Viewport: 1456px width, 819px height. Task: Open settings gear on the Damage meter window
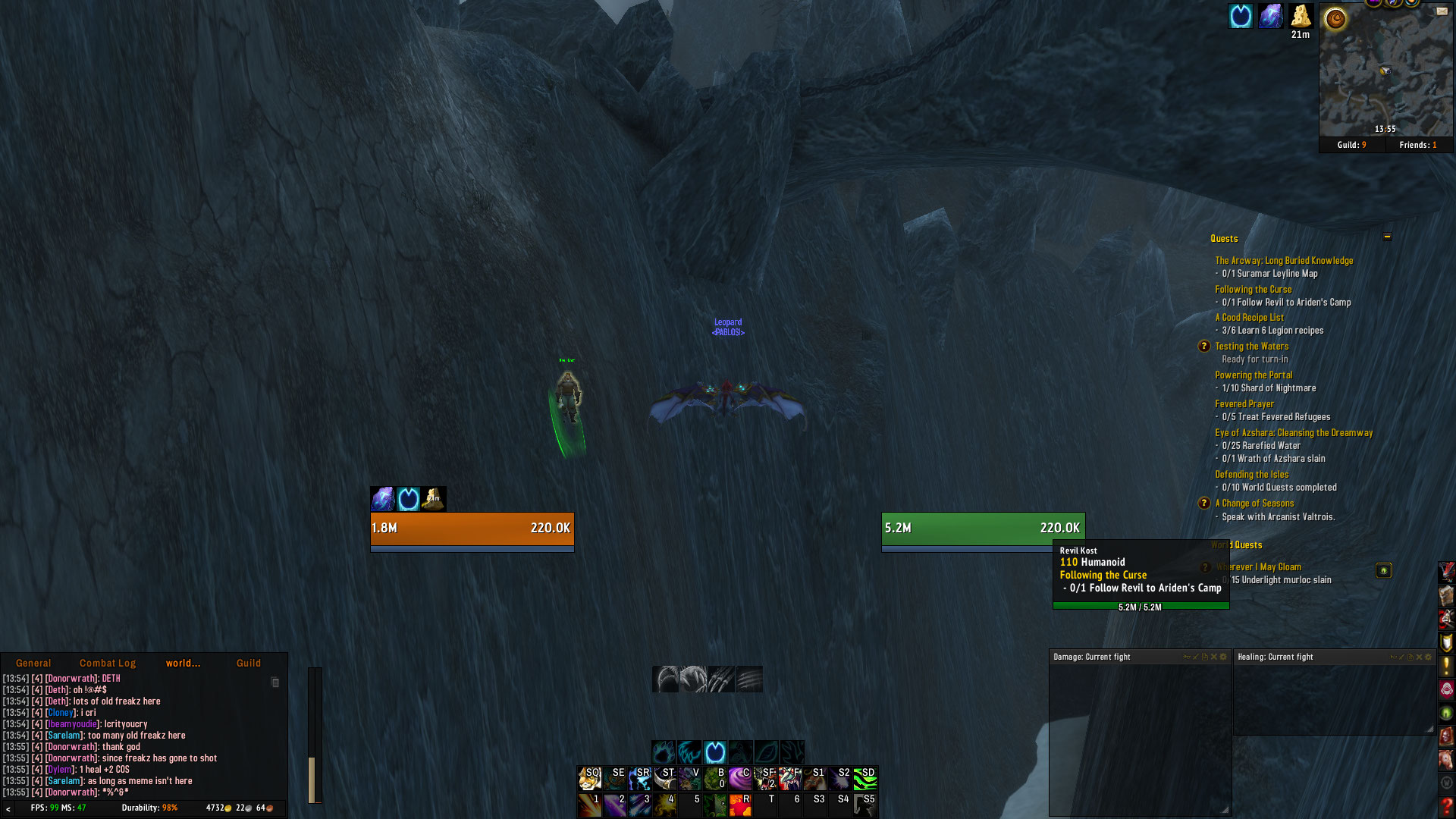[1223, 657]
